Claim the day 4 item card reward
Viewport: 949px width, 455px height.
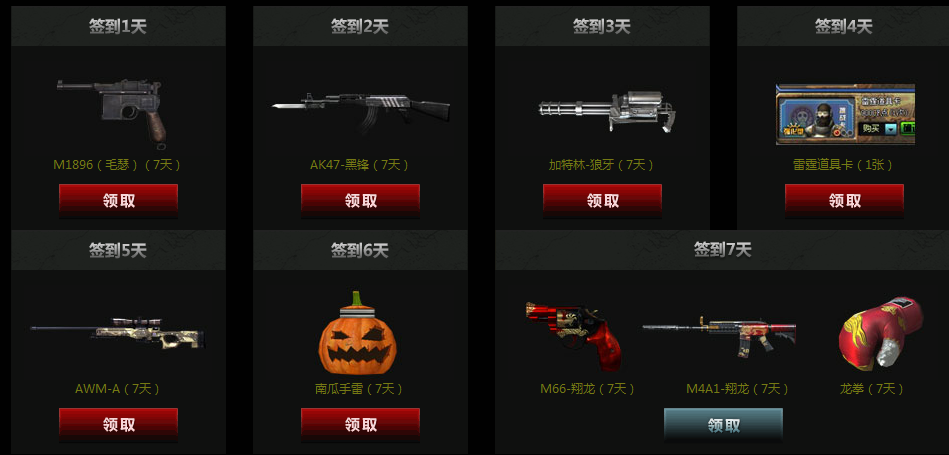[844, 200]
